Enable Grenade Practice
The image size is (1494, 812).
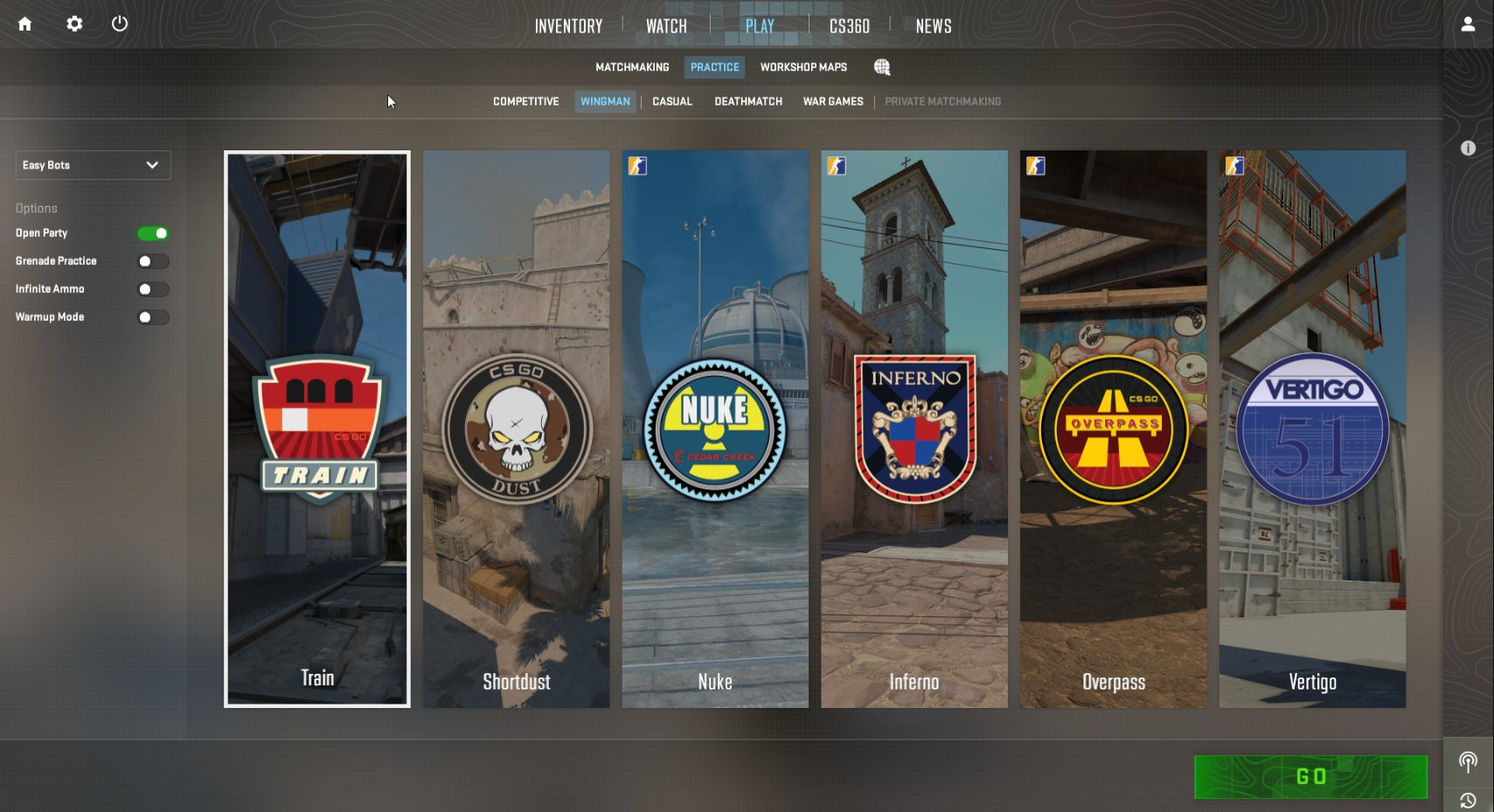[153, 261]
